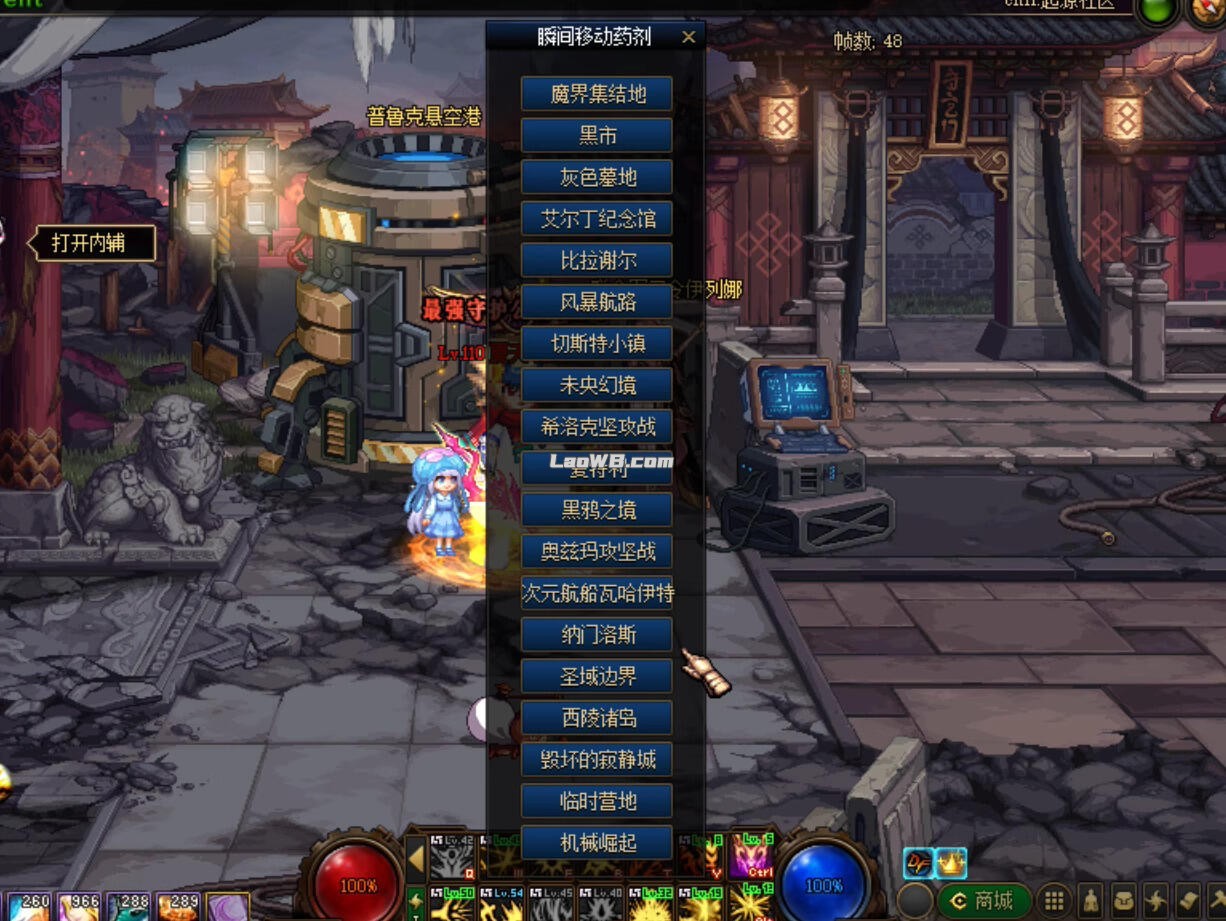
Task: Enter 希洛克攻坚战
Action: [x=597, y=427]
